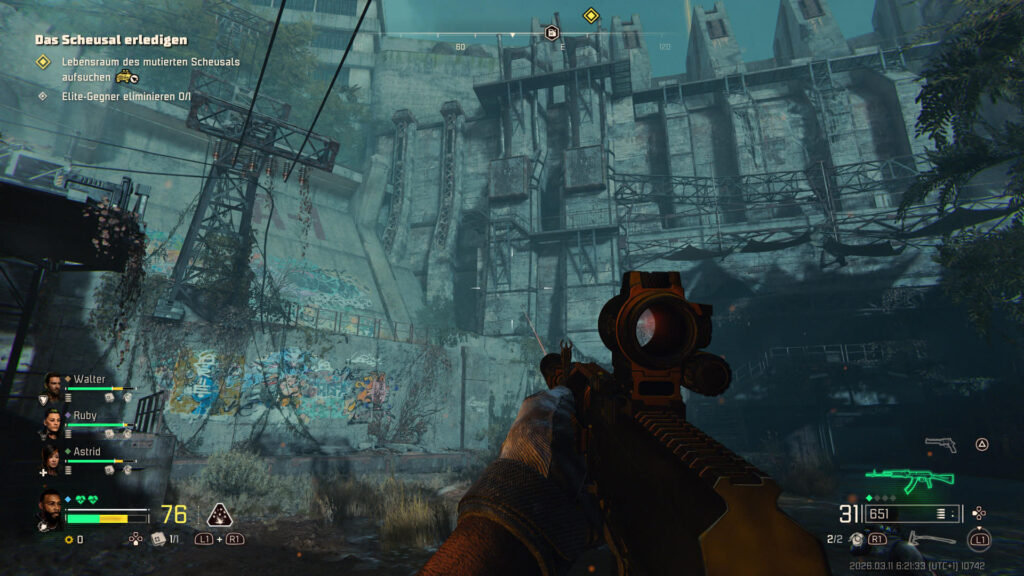Image resolution: width=1024 pixels, height=576 pixels.
Task: Select teammate Ruby's portrait
Action: [x=53, y=418]
